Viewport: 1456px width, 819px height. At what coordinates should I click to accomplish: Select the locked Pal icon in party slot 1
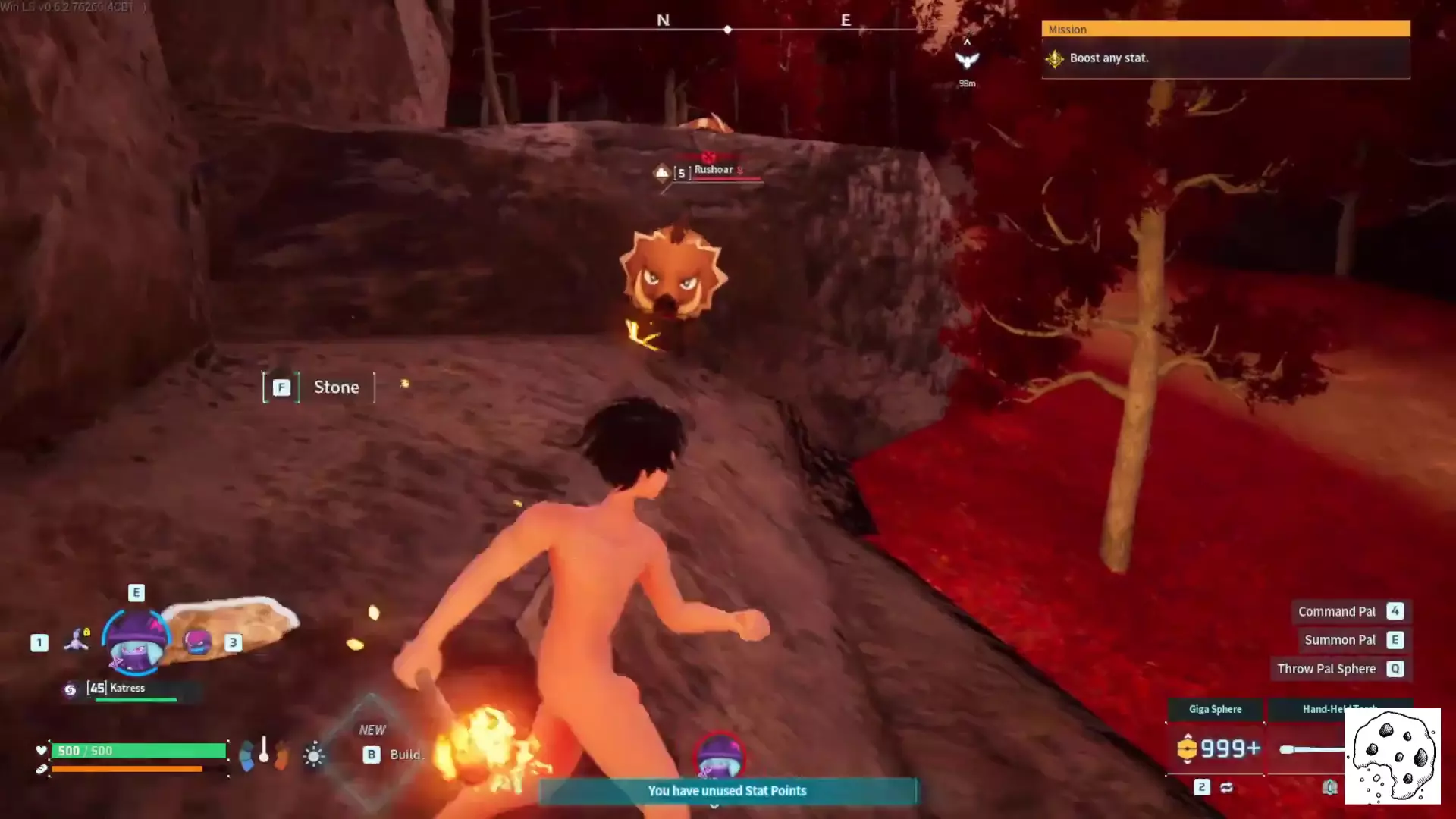pos(77,641)
